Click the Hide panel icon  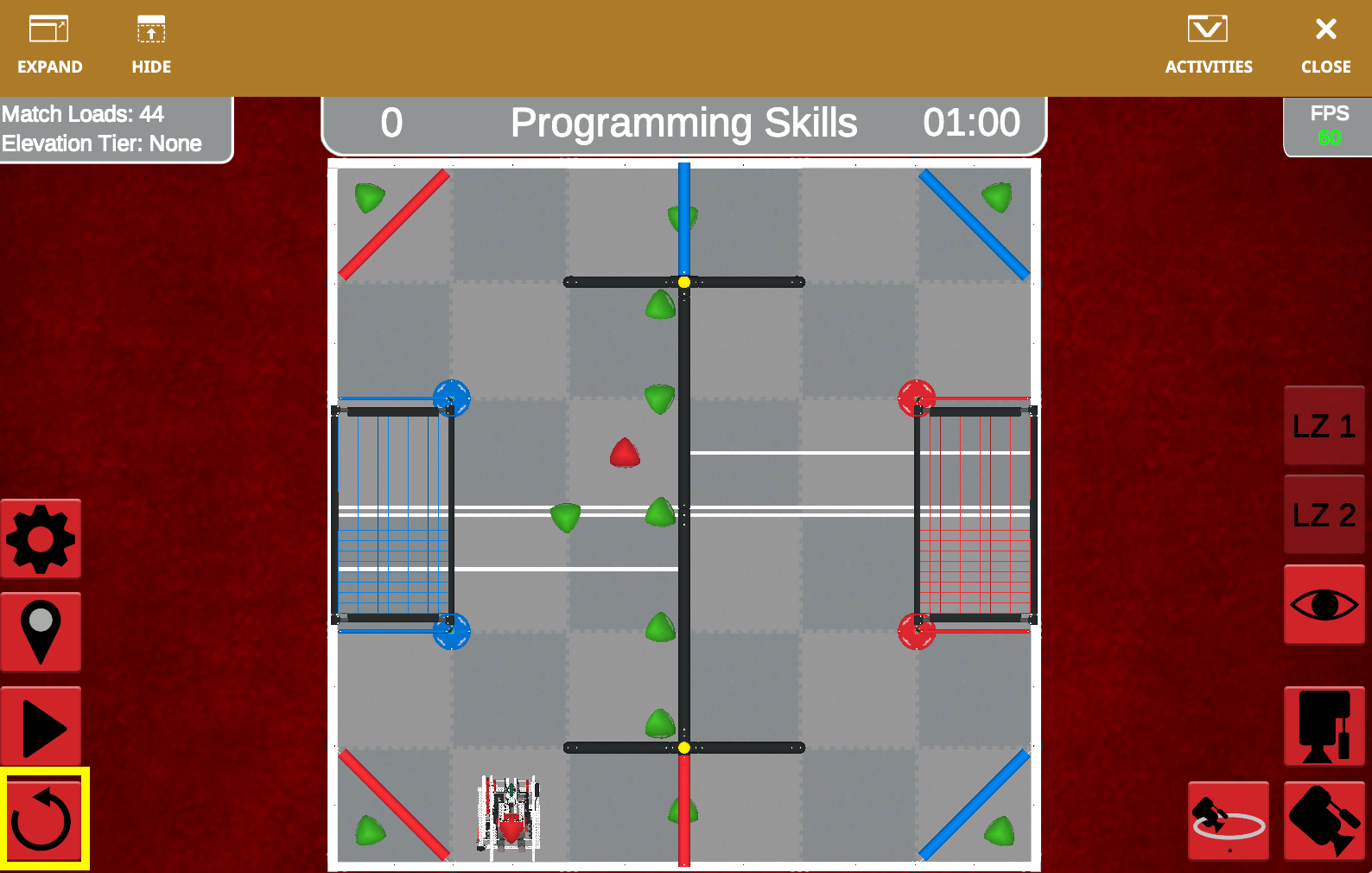tap(150, 29)
